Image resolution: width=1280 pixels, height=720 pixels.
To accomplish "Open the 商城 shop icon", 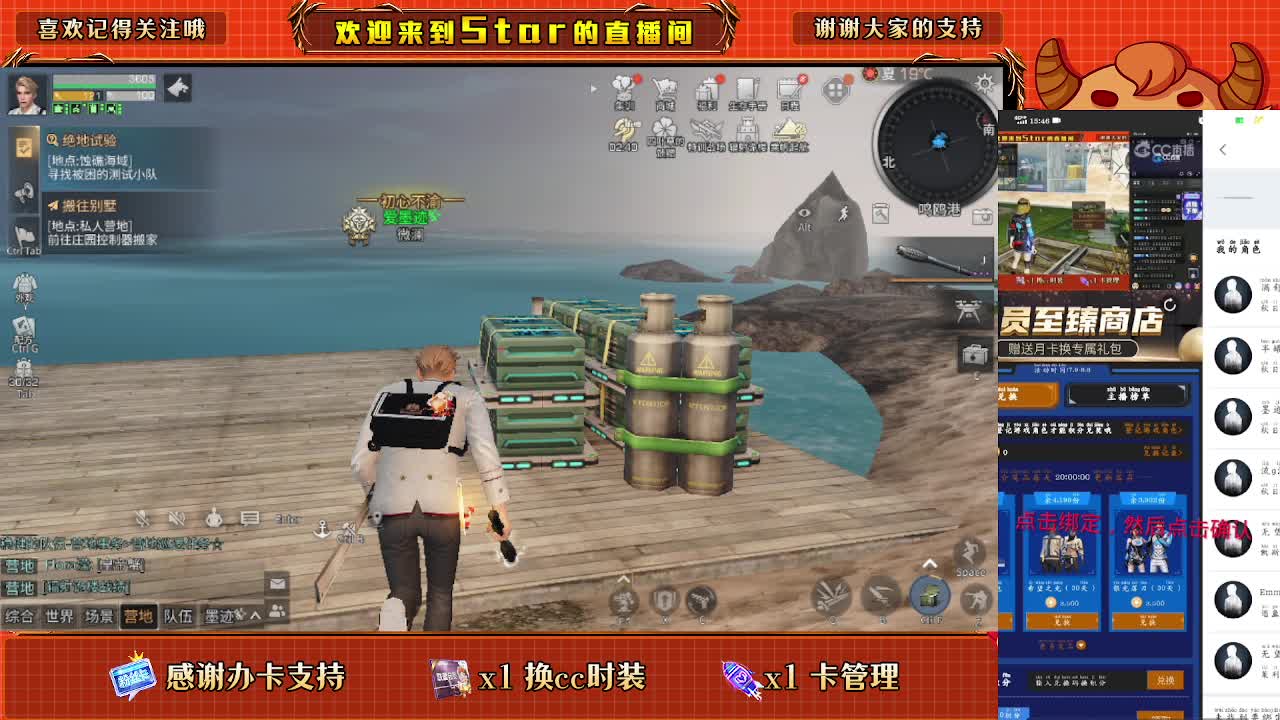I will (x=666, y=88).
